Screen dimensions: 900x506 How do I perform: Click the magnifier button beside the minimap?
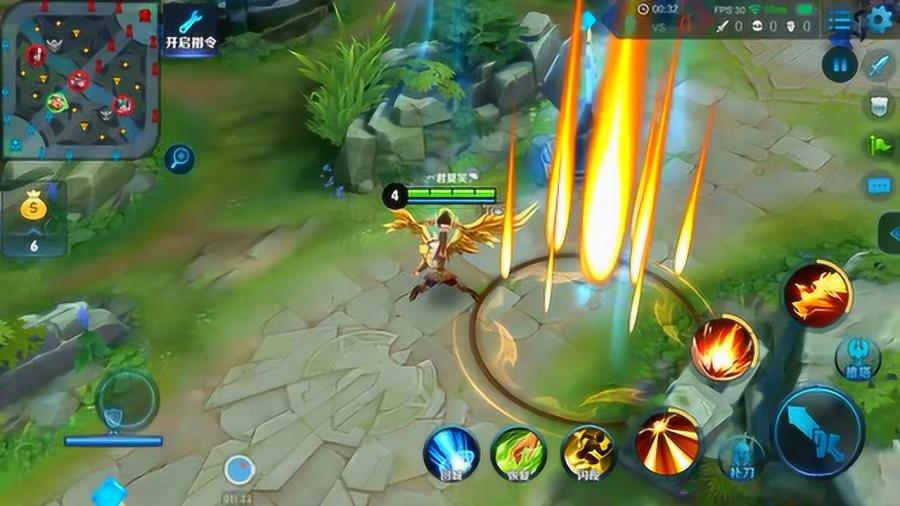tap(180, 157)
